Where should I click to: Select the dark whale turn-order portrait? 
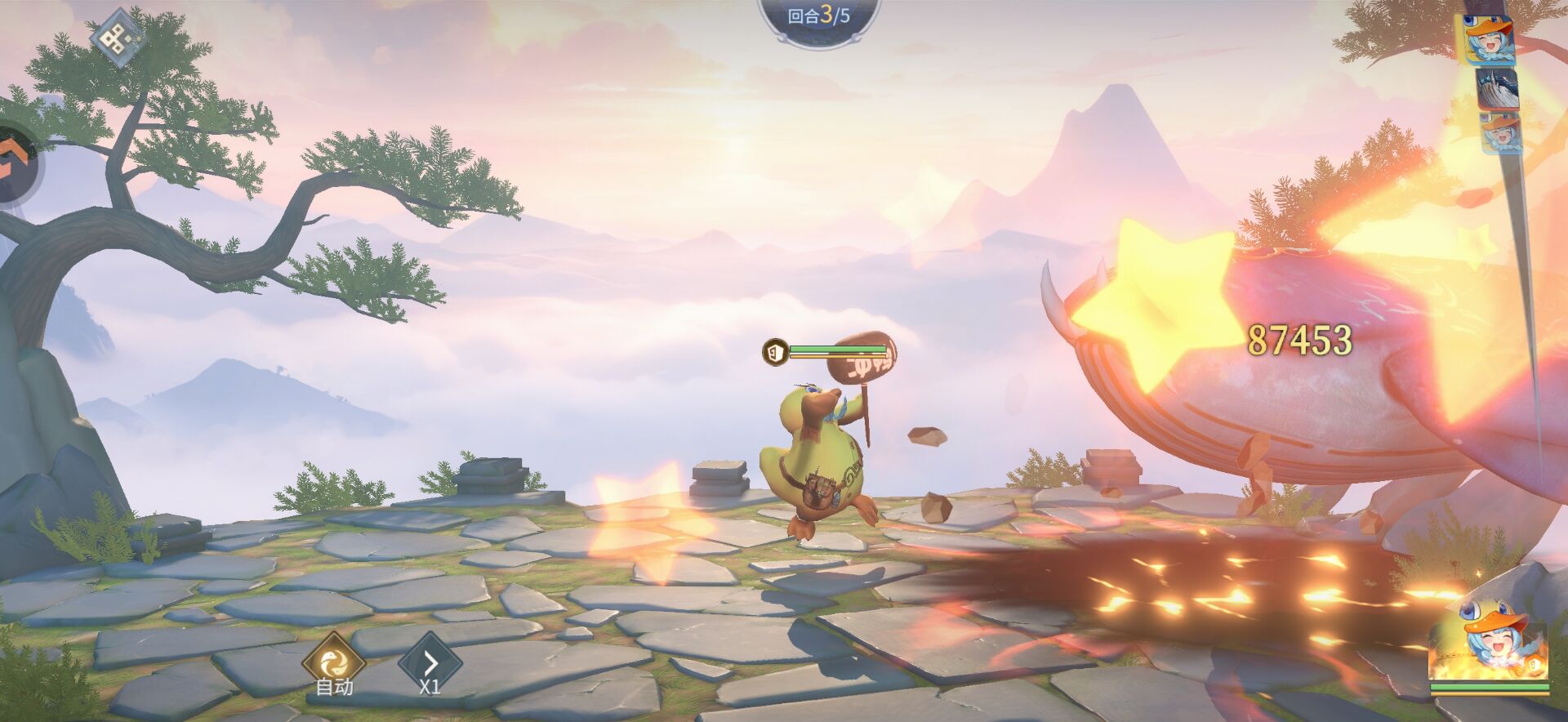(x=1497, y=88)
